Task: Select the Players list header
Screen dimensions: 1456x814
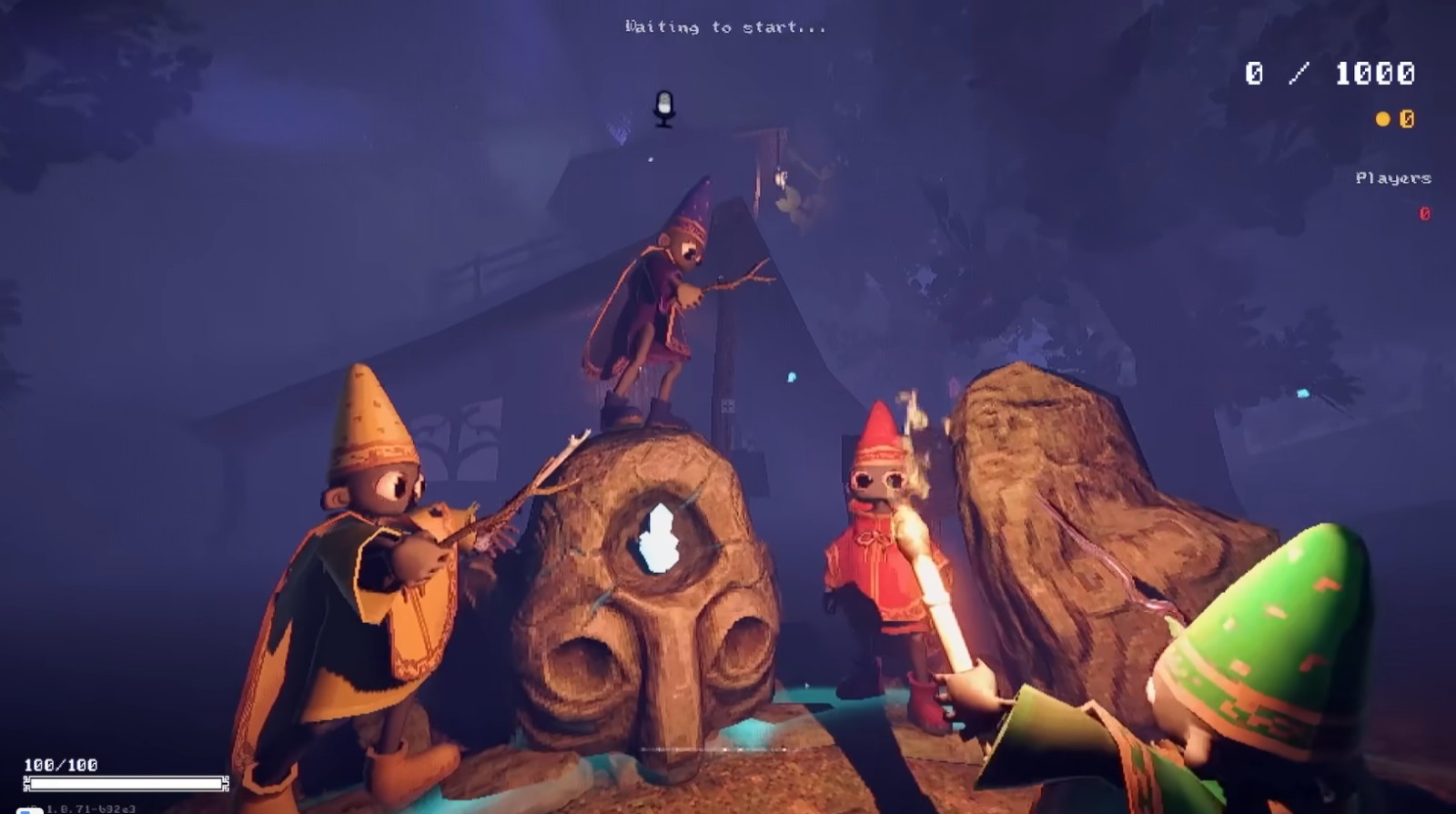Action: (1392, 178)
